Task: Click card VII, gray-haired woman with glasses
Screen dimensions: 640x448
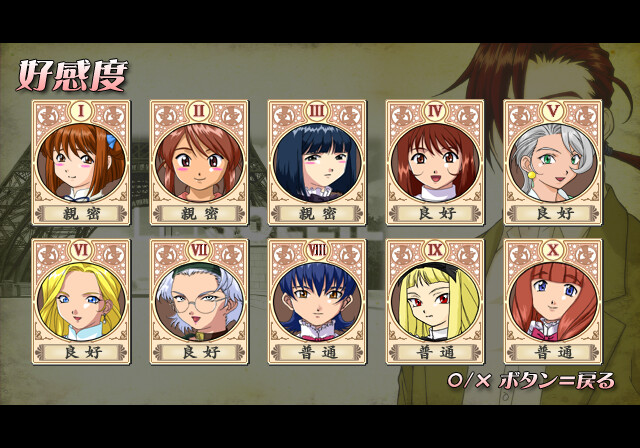Action: pos(198,300)
